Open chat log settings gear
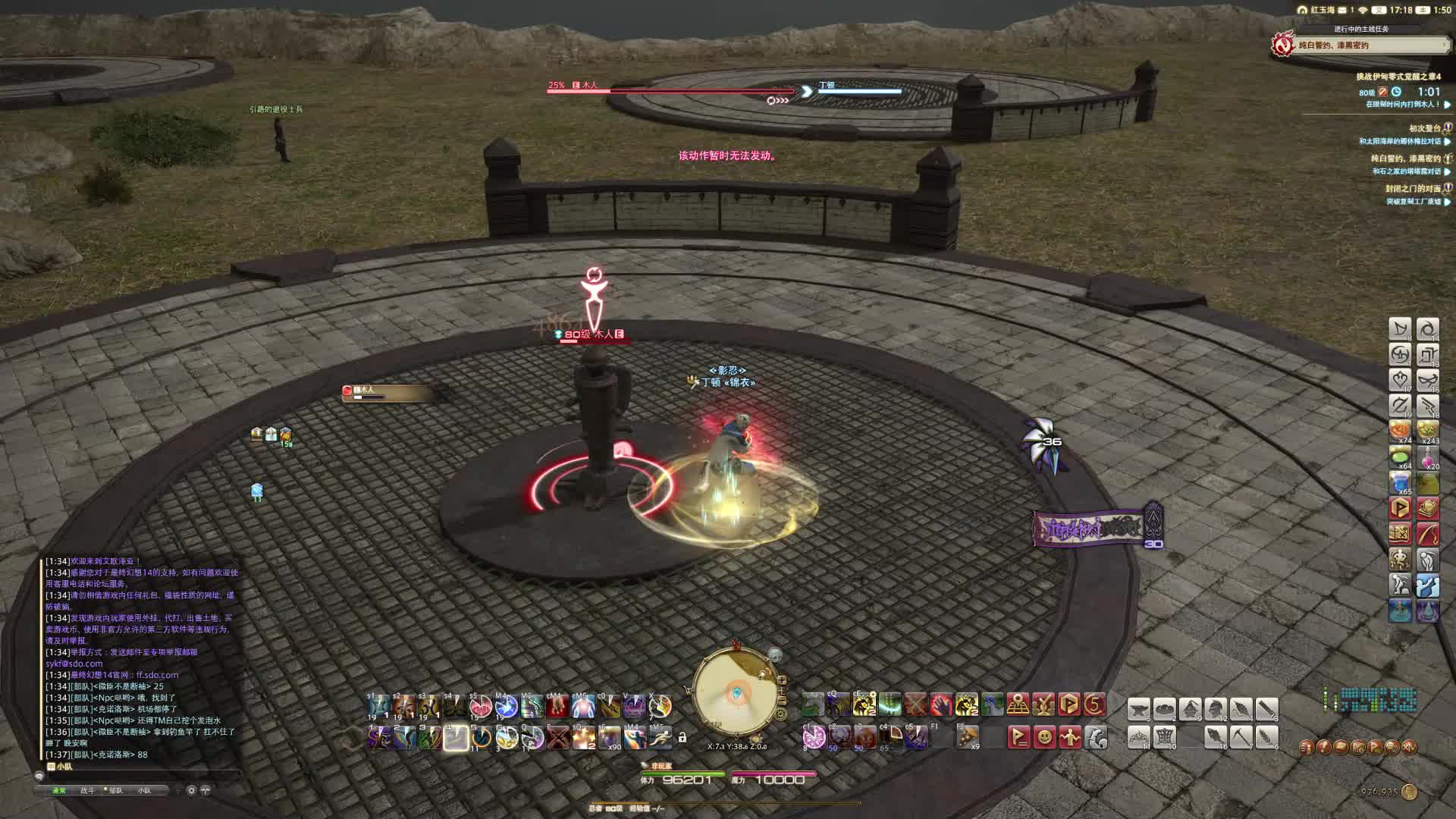 191,790
